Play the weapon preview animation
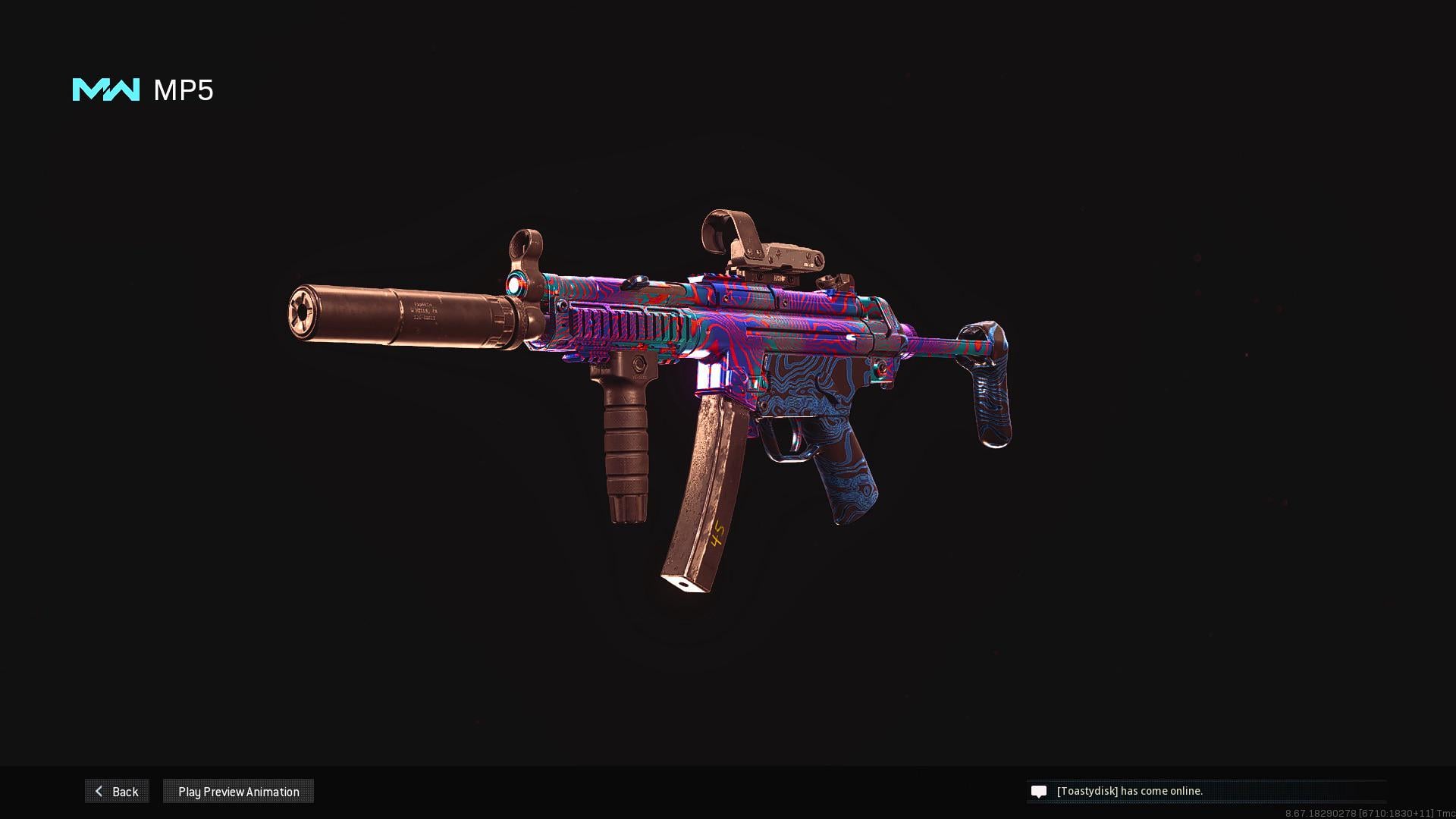Viewport: 1456px width, 819px height. click(238, 791)
